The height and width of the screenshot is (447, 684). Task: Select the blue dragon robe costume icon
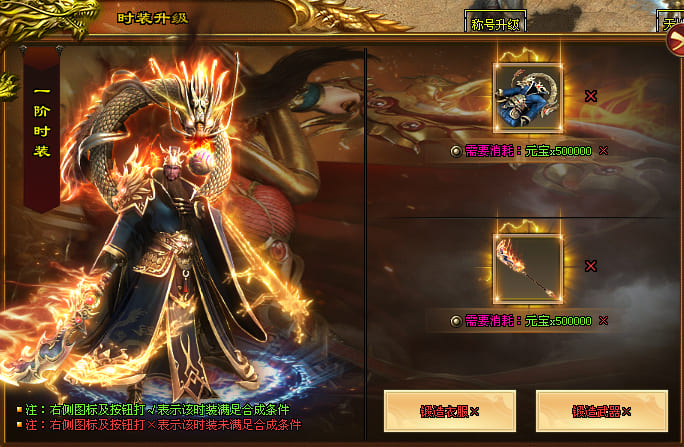coord(527,96)
